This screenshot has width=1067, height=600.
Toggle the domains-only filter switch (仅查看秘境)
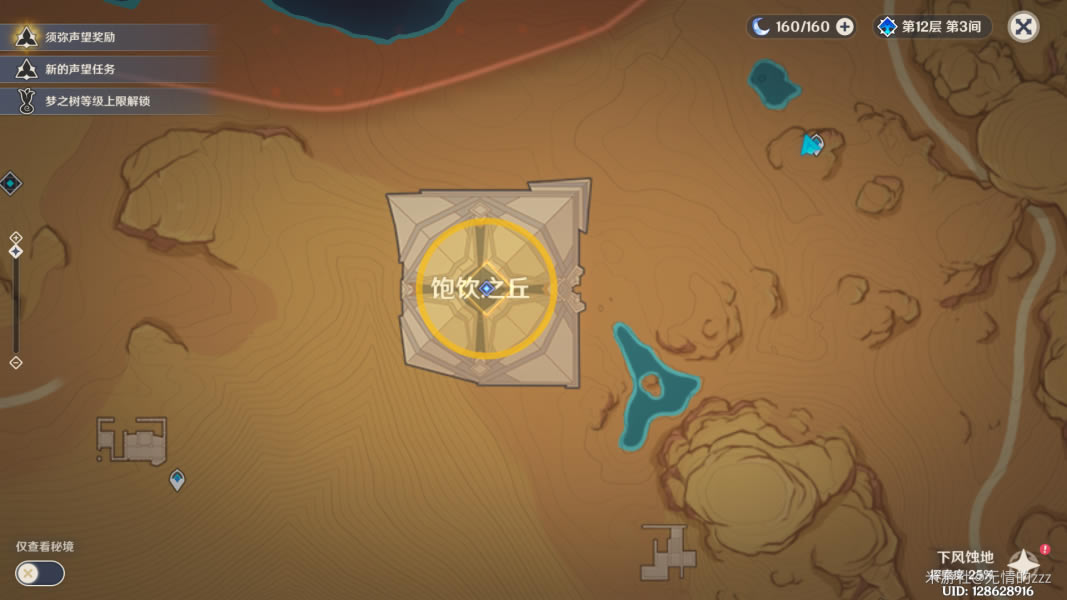[39, 573]
